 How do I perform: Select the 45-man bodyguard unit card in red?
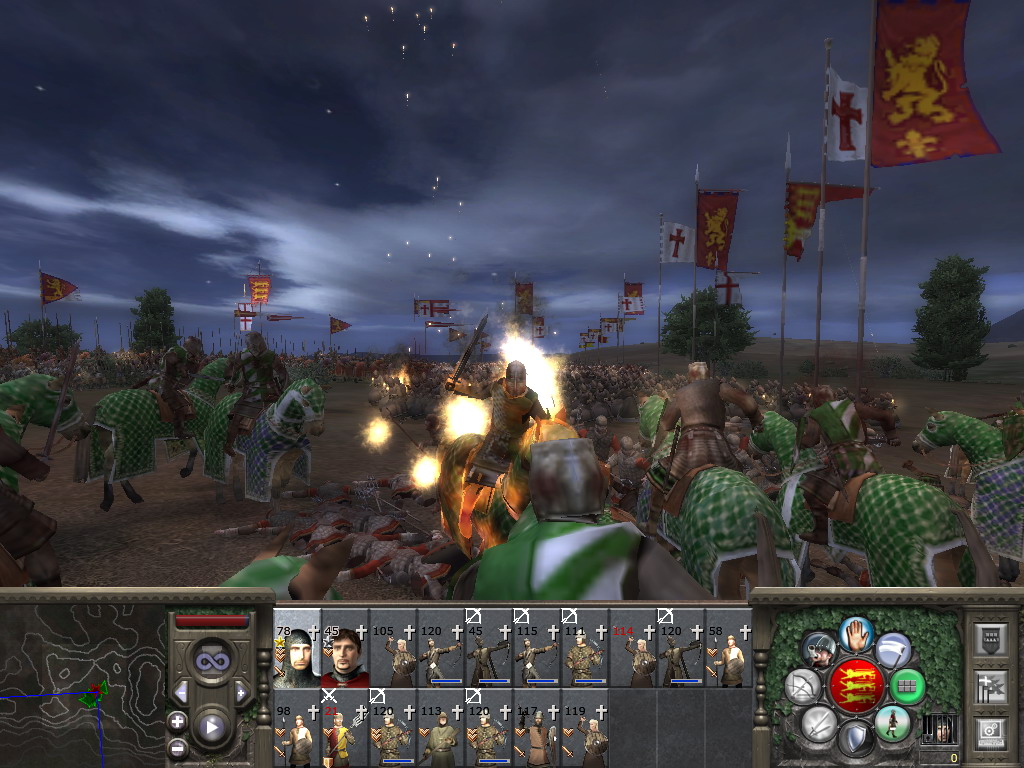(x=345, y=650)
